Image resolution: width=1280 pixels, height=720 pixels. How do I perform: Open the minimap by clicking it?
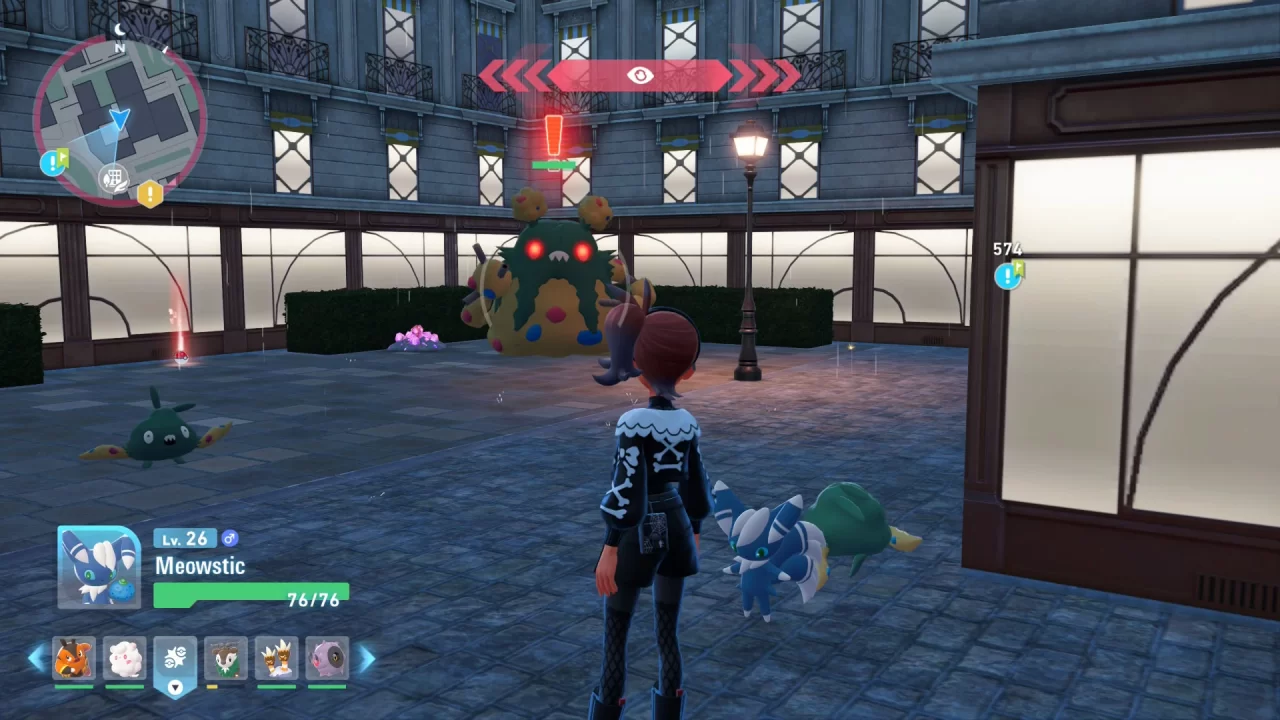(120, 115)
